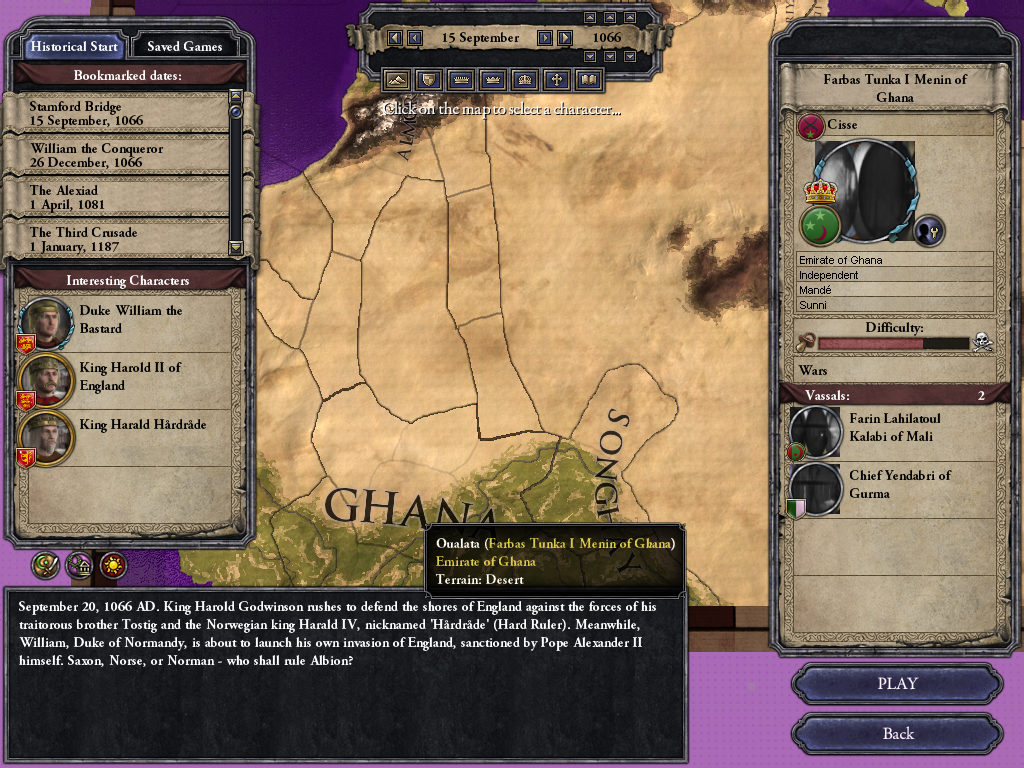Select Duke William the Bastard
Viewport: 1024px width, 768px height.
click(130, 320)
